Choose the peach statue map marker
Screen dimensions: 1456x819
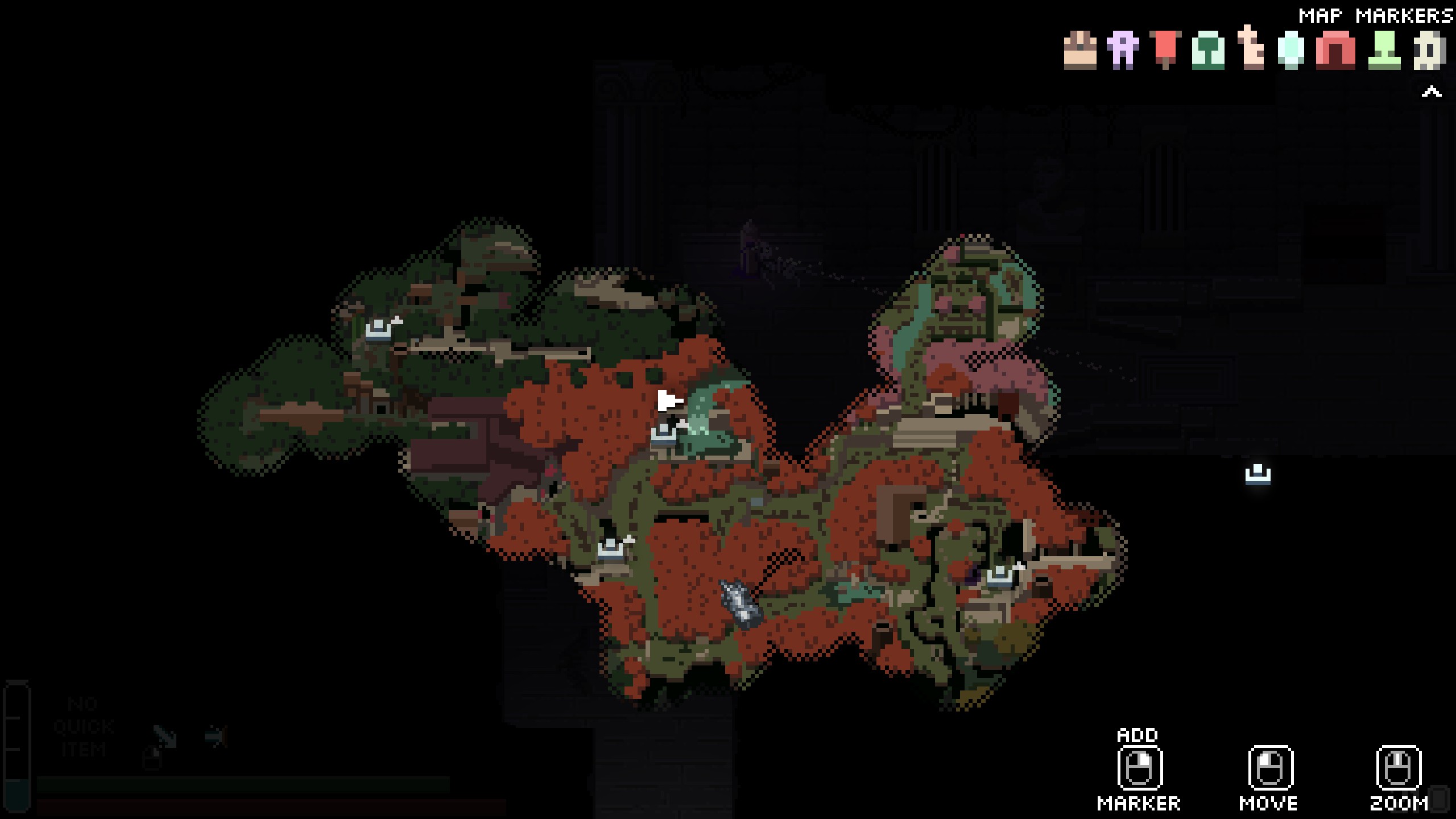pyautogui.click(x=1251, y=49)
